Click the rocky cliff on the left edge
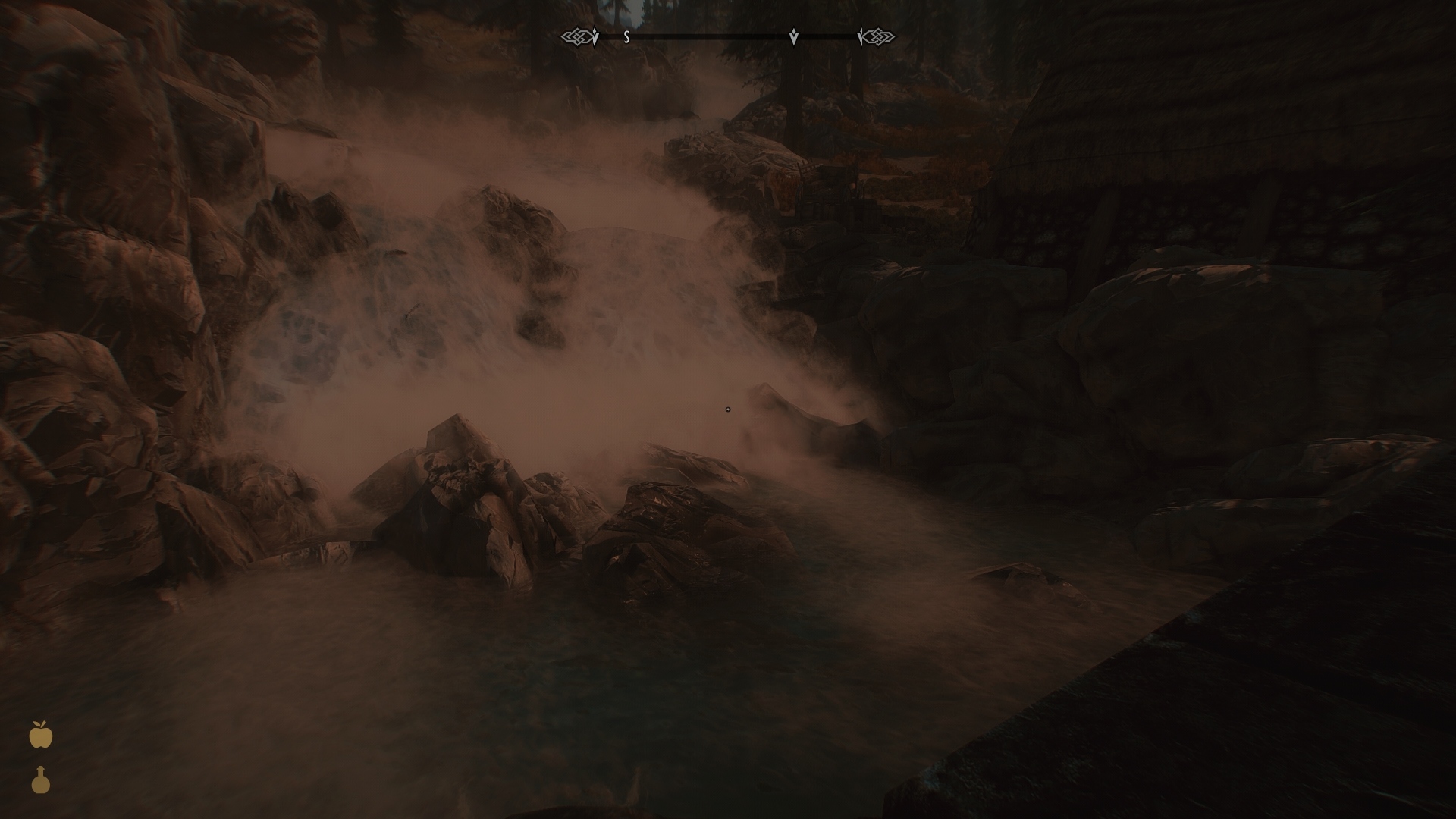 [76, 303]
